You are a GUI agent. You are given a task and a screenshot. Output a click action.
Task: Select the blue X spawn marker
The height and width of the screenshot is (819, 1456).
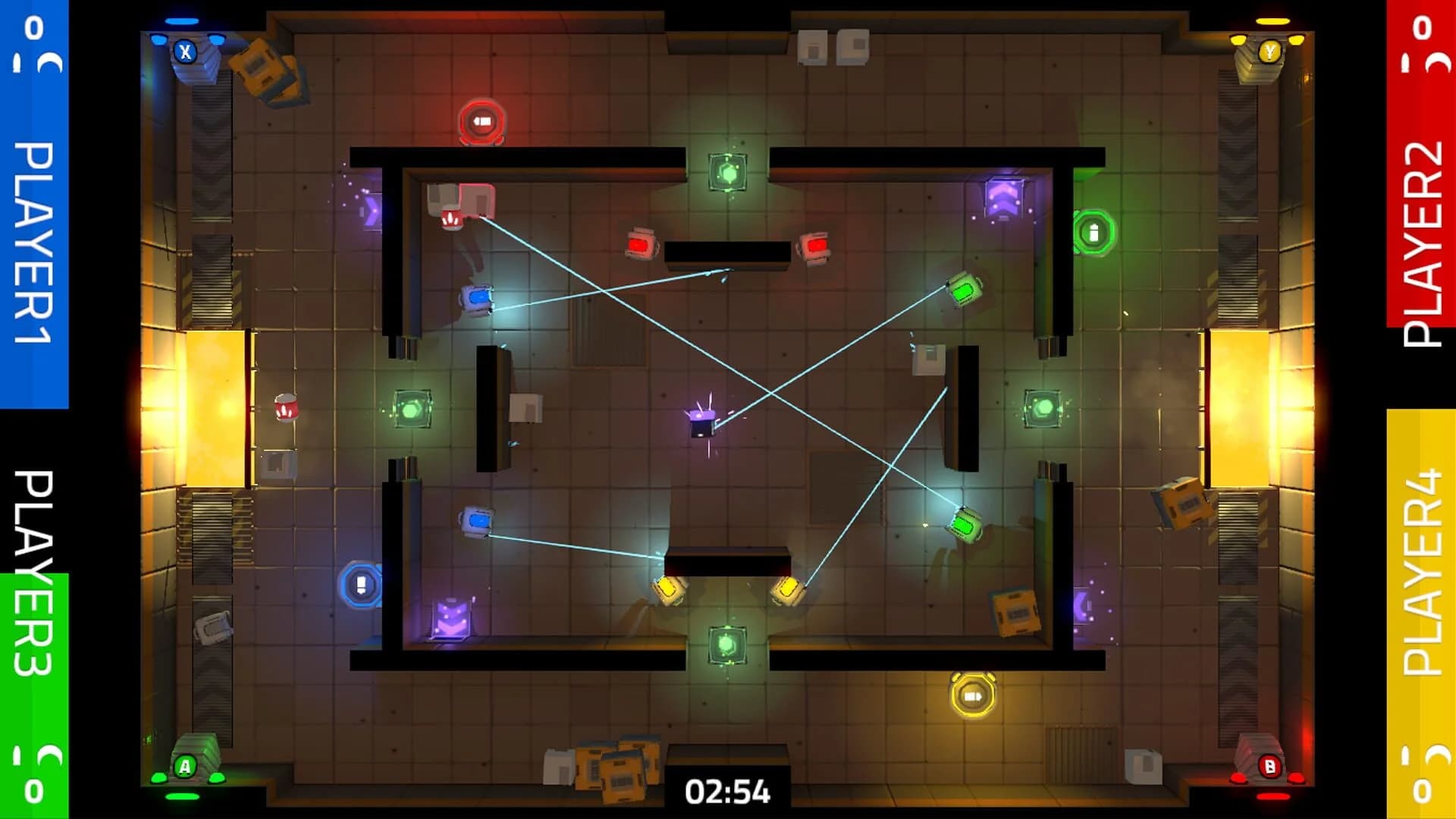[184, 53]
